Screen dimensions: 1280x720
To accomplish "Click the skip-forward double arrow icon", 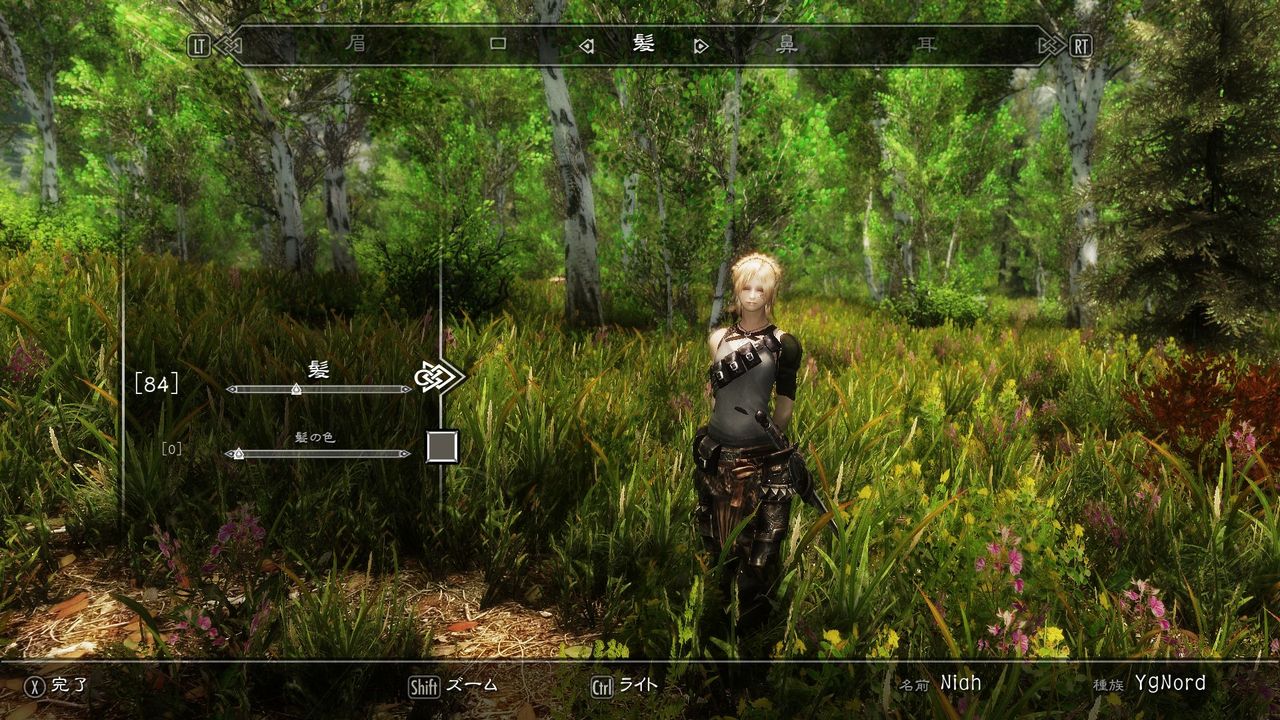I will tap(1049, 44).
